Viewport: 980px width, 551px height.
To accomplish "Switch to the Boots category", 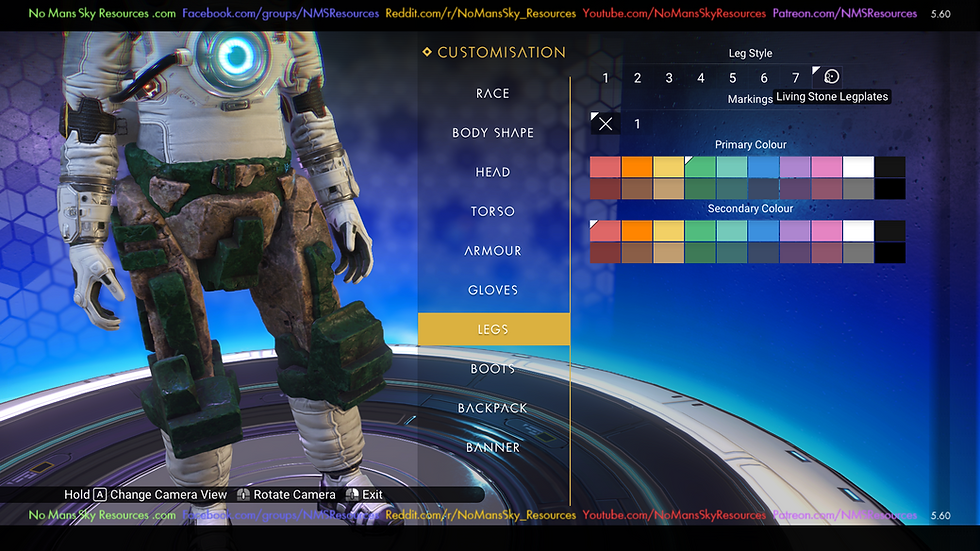I will 493,369.
